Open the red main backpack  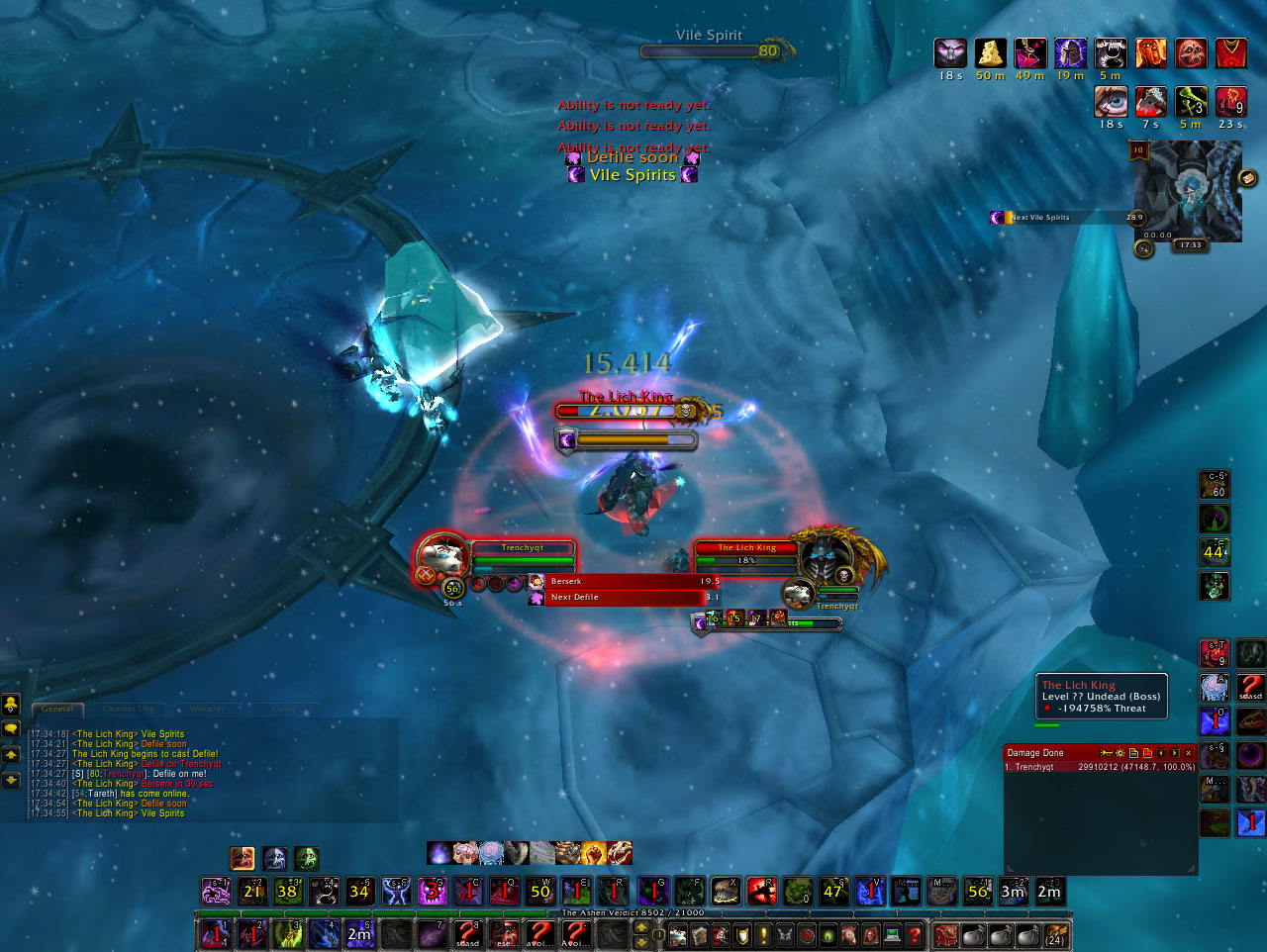click(946, 933)
